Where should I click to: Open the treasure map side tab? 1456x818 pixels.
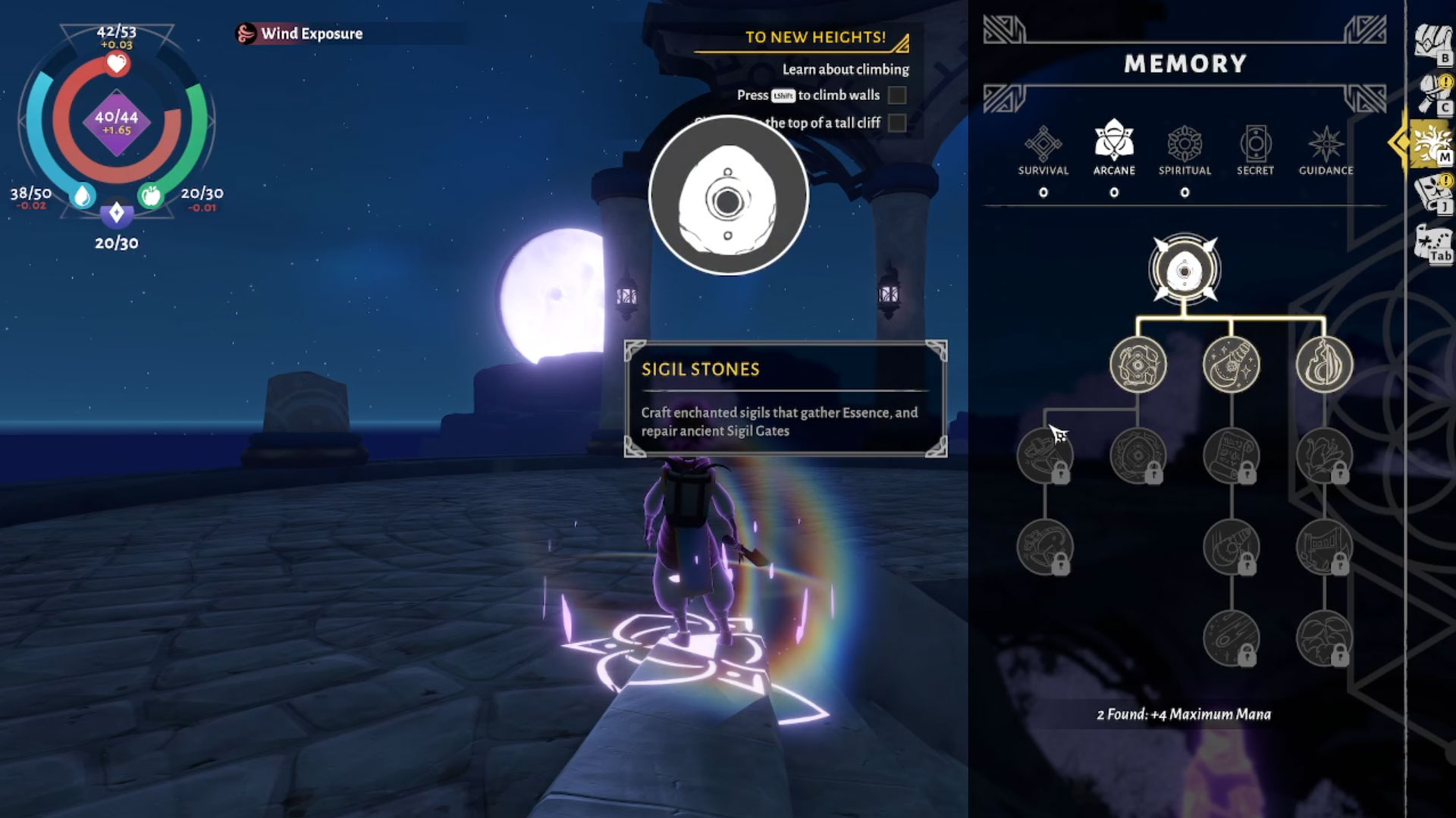[1432, 243]
